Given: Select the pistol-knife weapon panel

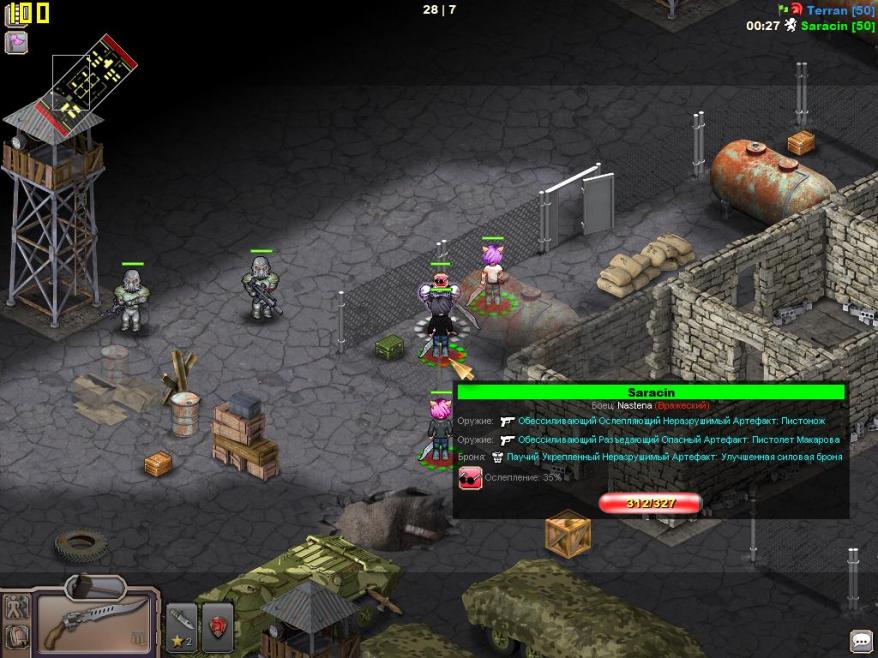Looking at the screenshot, I should [96, 622].
